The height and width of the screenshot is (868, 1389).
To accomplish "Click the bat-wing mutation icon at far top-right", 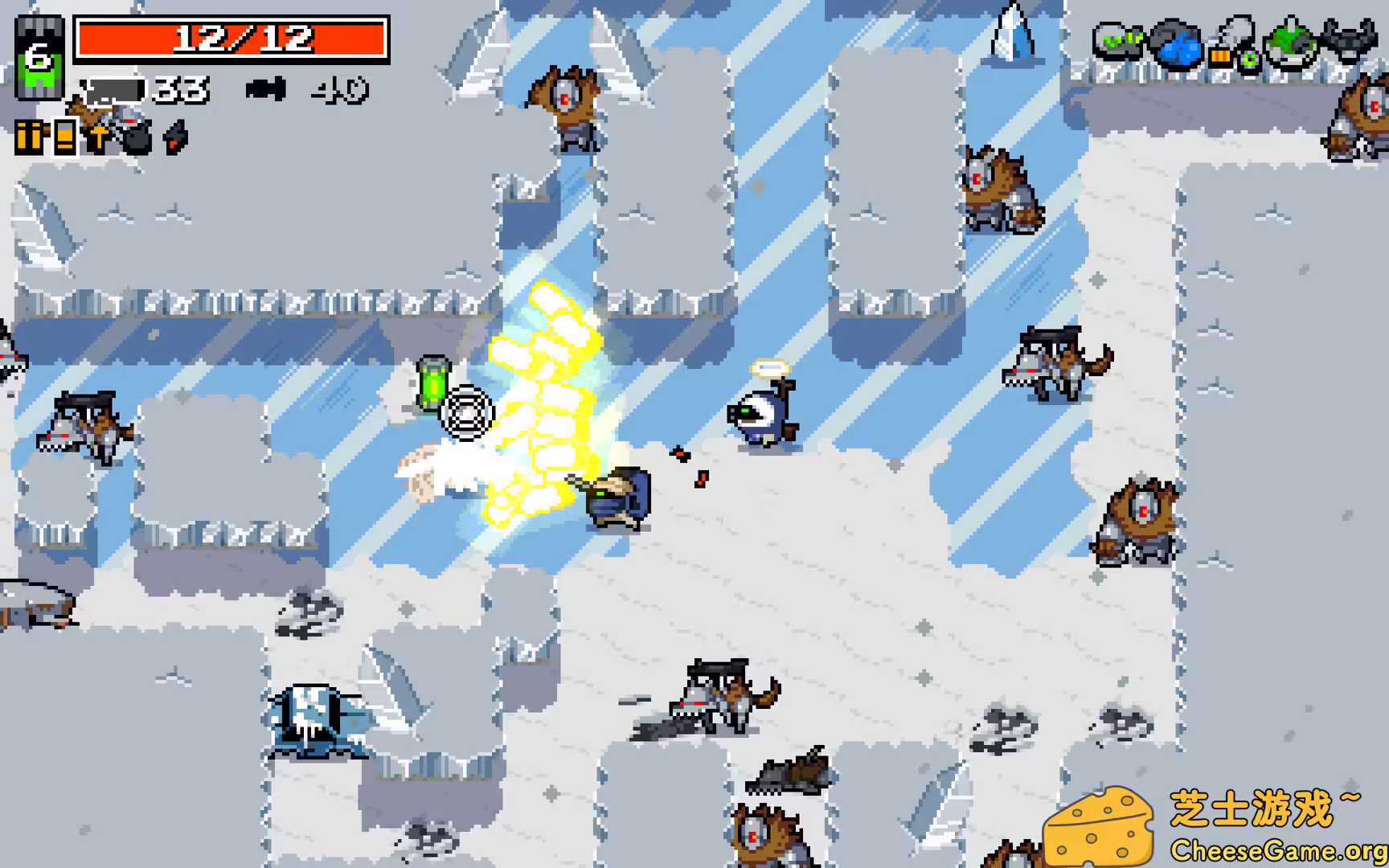I will [x=1349, y=40].
